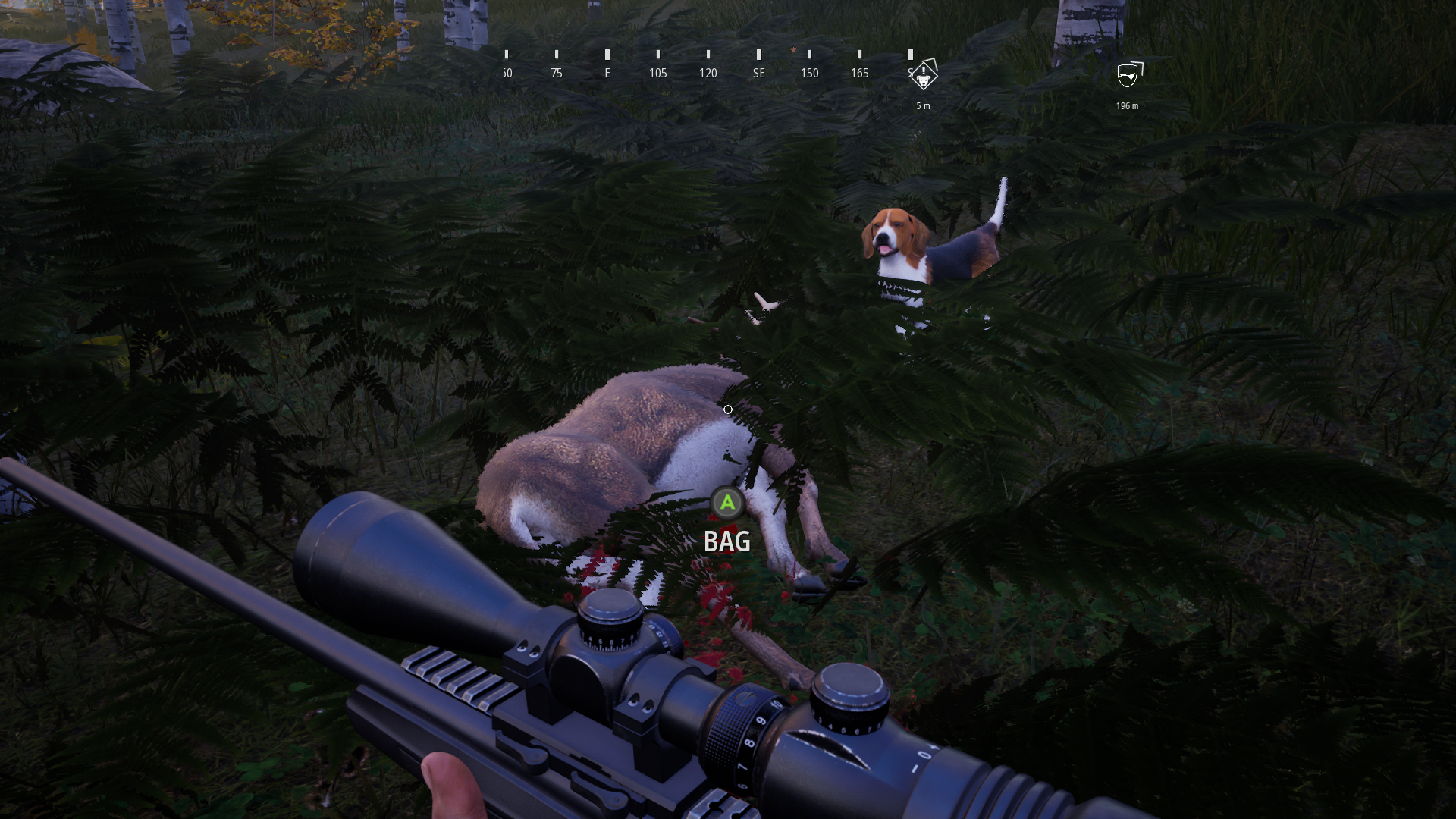Click the exclamation mark inside the dog marker
Viewport: 1456px width, 819px height.
point(924,71)
